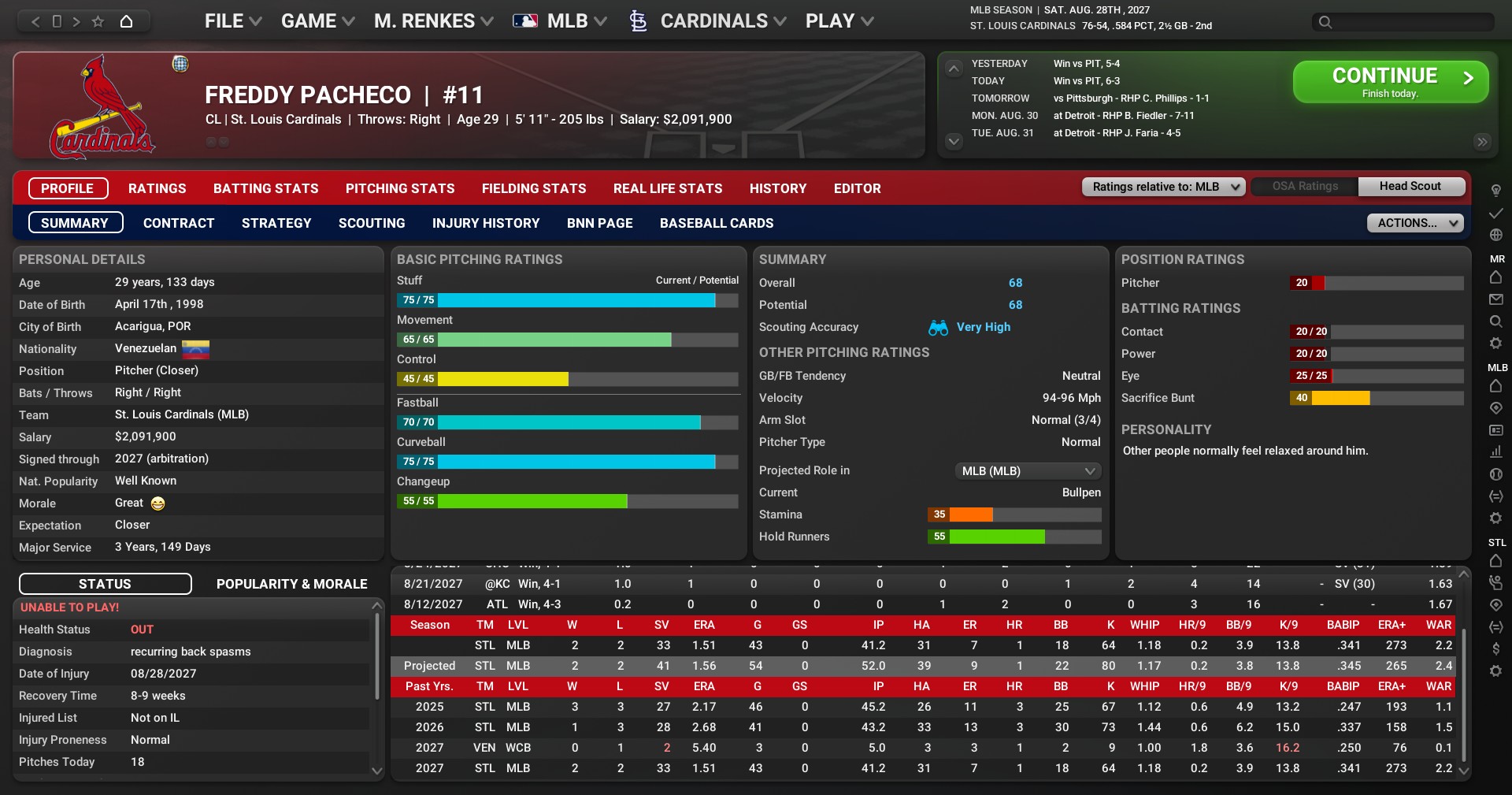1512x795 pixels.
Task: Change the Projected Role dropdown
Action: [x=1027, y=471]
